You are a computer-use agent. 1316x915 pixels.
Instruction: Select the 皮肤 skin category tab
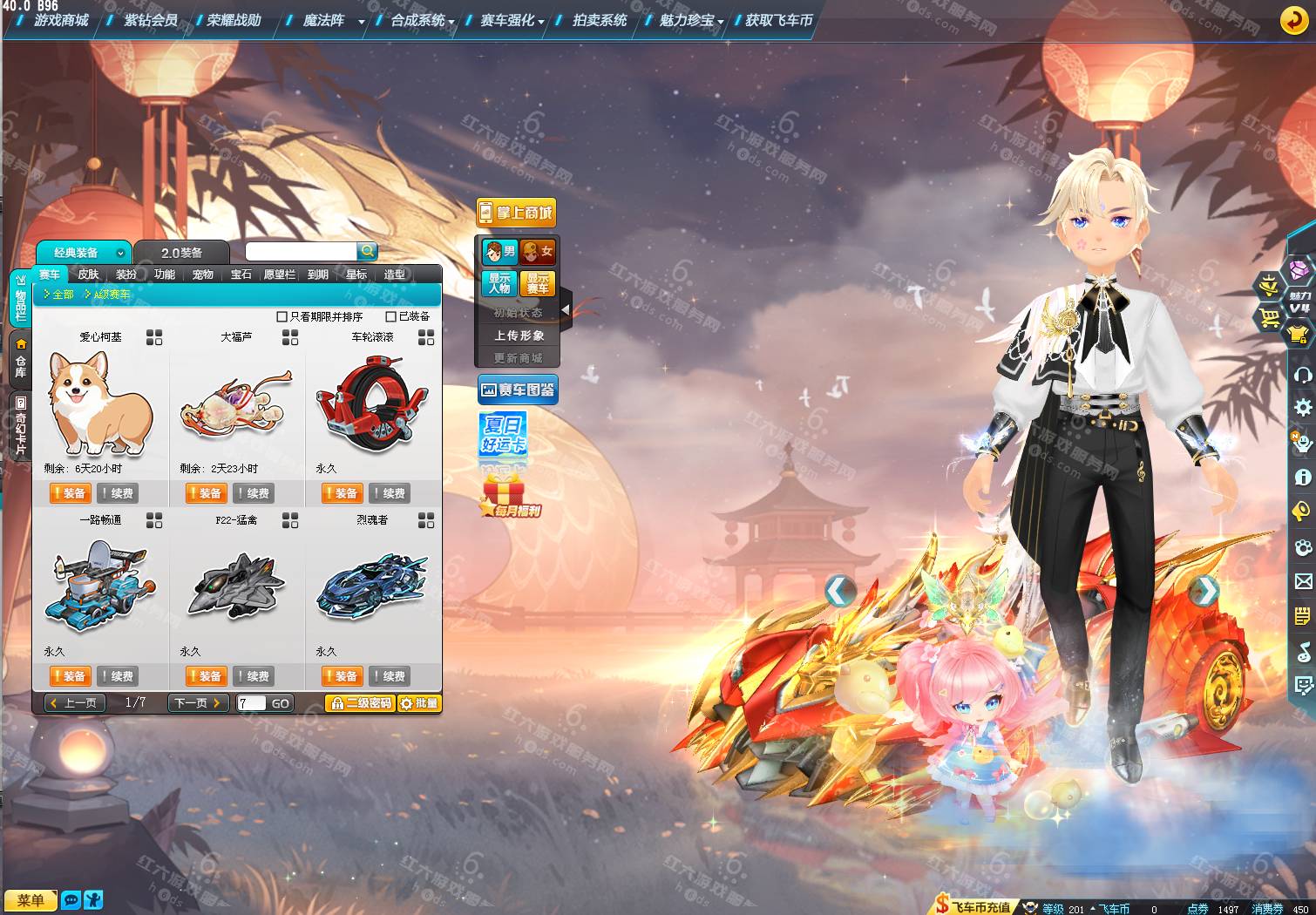[88, 274]
